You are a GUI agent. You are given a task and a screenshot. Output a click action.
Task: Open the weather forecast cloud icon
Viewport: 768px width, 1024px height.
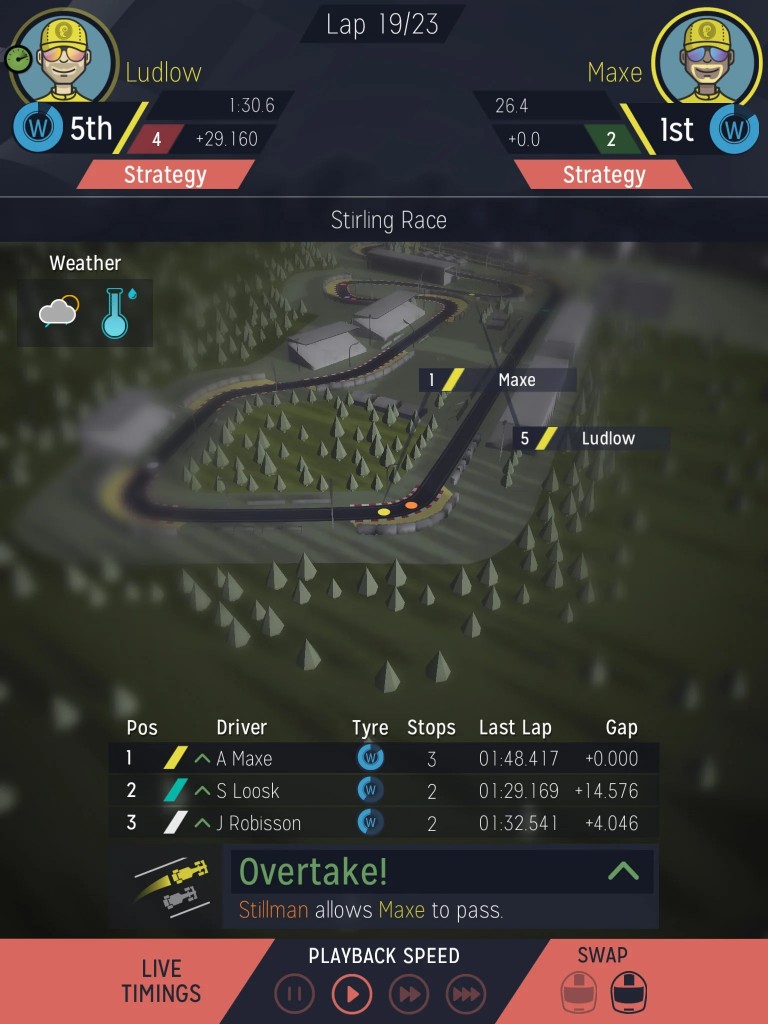click(59, 312)
